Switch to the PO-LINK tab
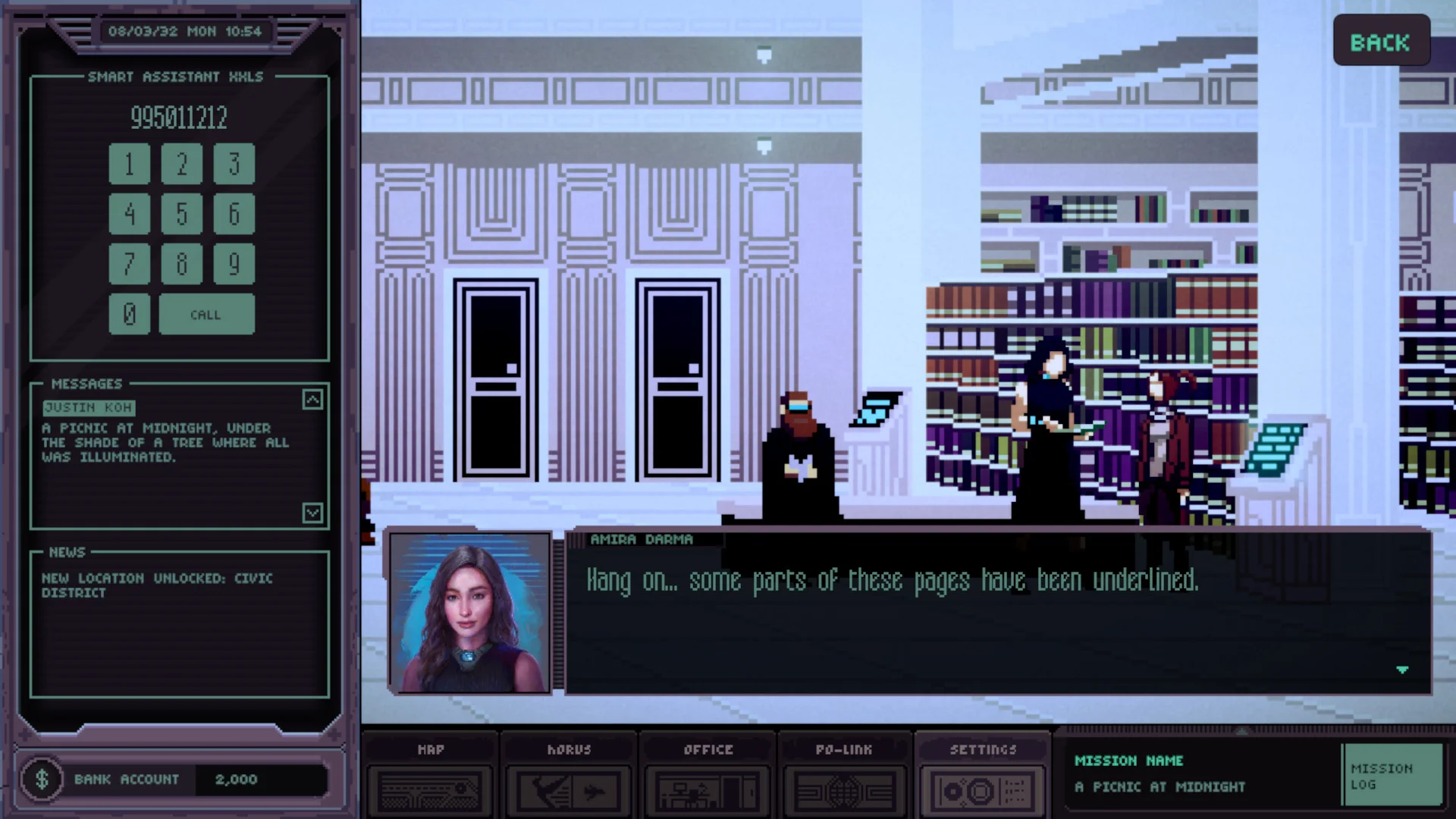Image resolution: width=1456 pixels, height=819 pixels. pos(844,750)
